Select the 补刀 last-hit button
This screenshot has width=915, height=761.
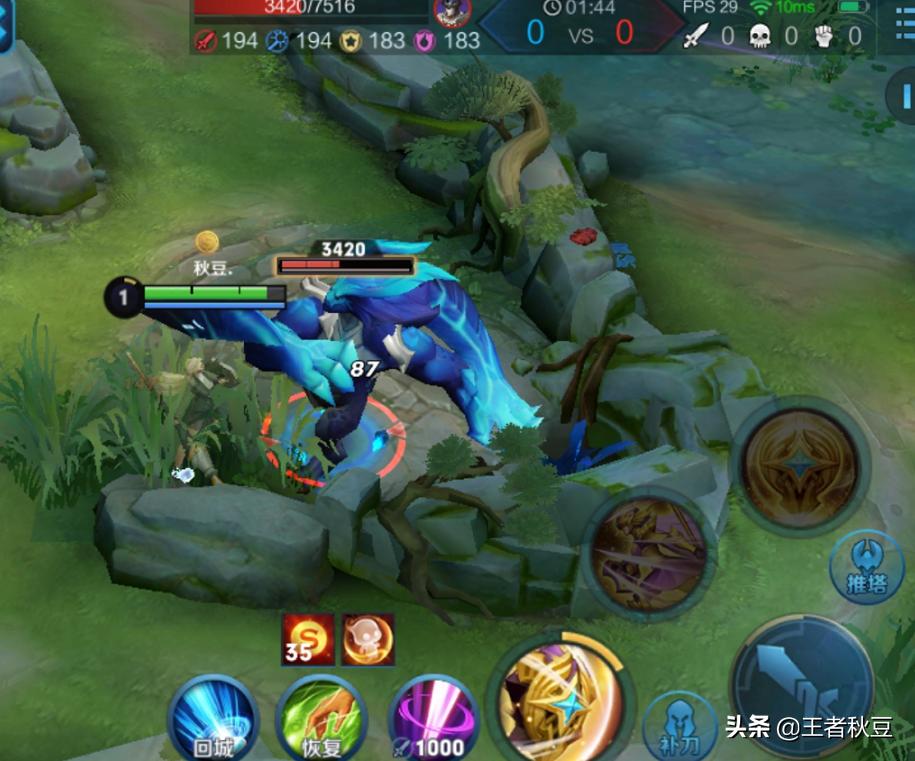pos(679,728)
